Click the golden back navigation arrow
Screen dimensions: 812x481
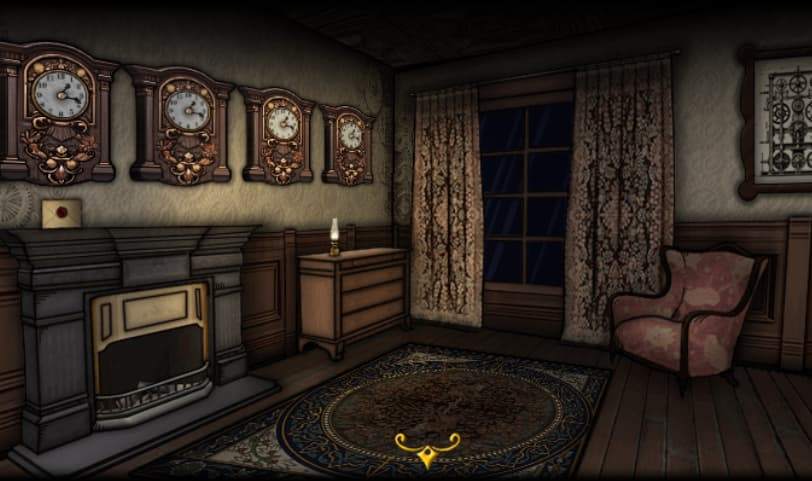(427, 449)
